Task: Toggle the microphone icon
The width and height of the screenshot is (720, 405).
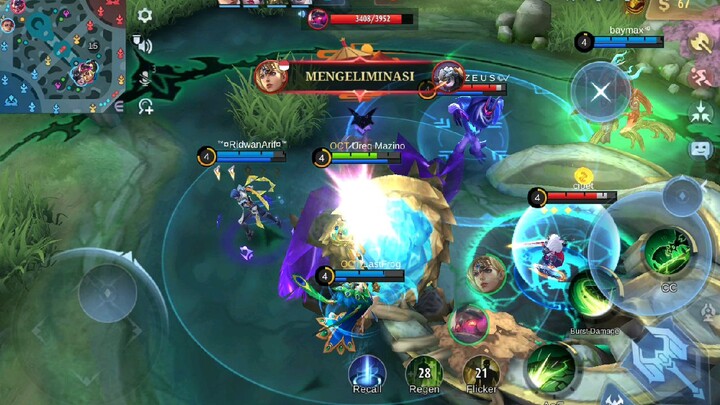Action: point(145,76)
